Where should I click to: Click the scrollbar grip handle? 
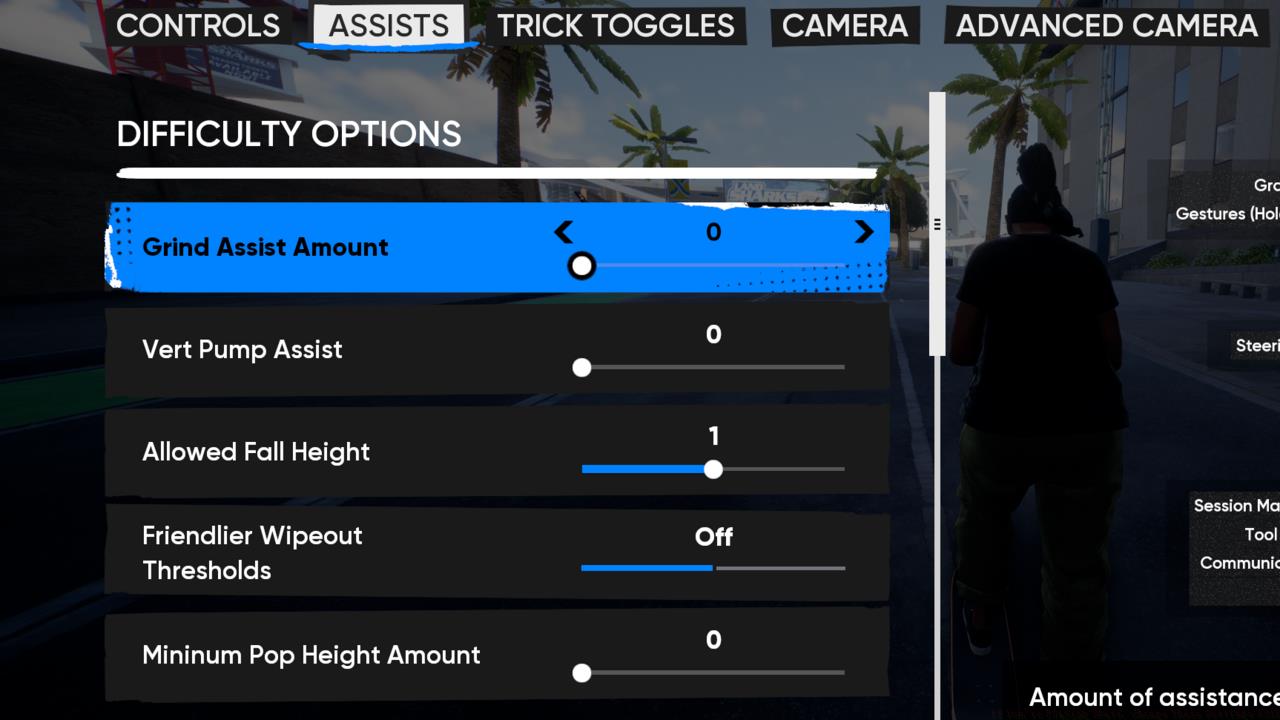point(938,222)
